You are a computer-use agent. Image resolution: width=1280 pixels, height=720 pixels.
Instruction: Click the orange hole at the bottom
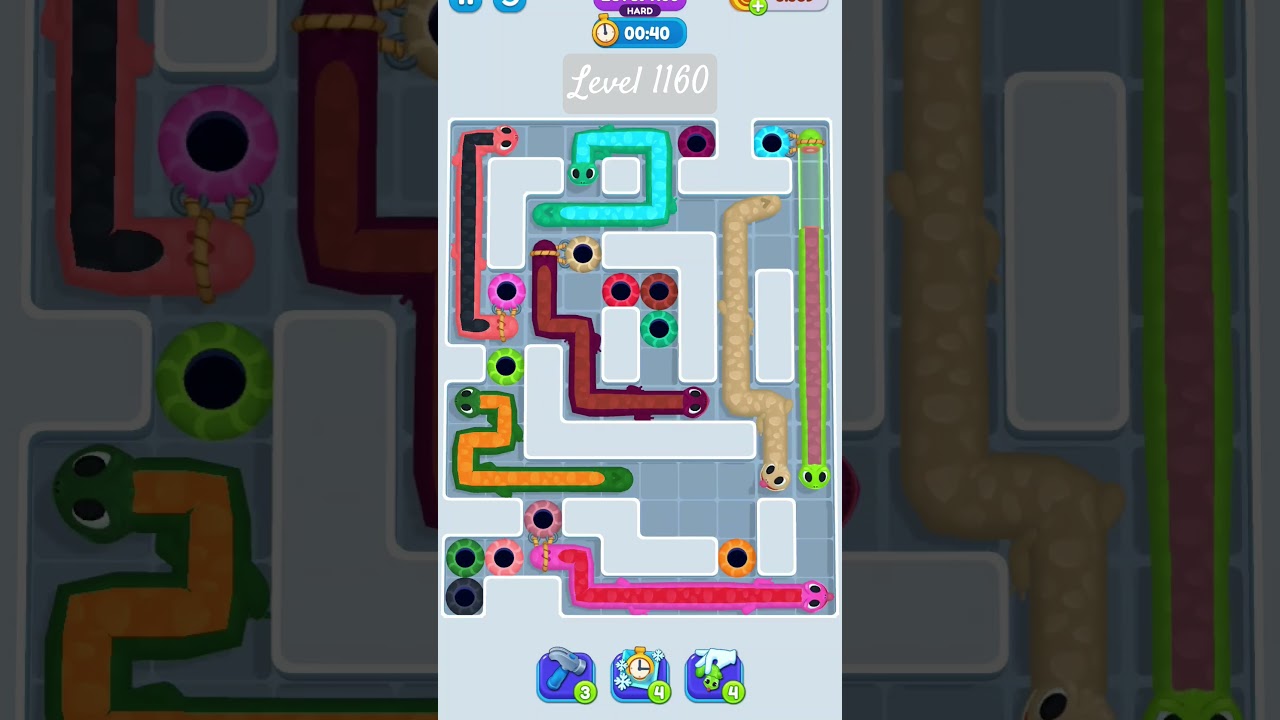(737, 555)
